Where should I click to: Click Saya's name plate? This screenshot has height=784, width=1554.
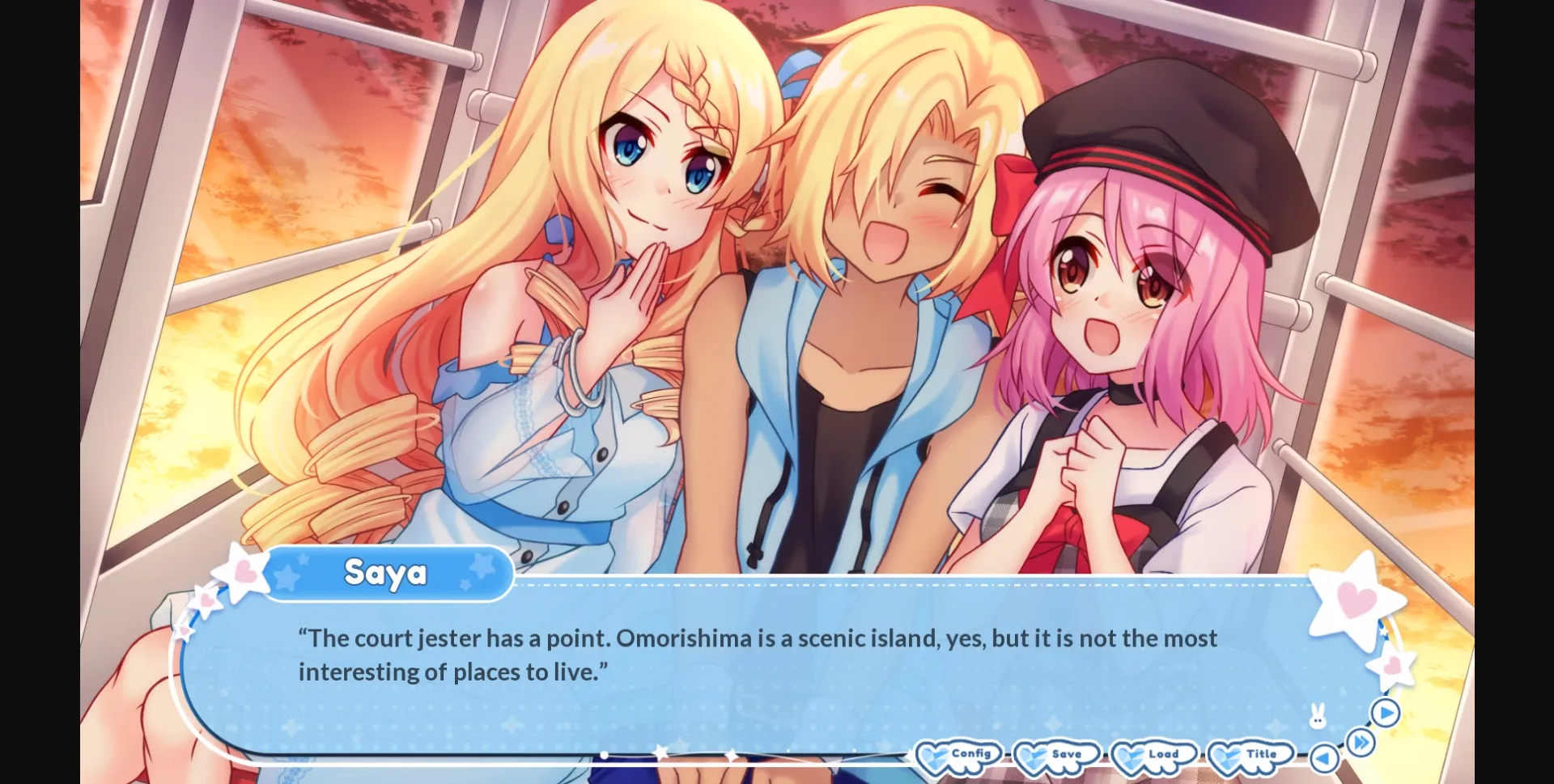point(386,573)
